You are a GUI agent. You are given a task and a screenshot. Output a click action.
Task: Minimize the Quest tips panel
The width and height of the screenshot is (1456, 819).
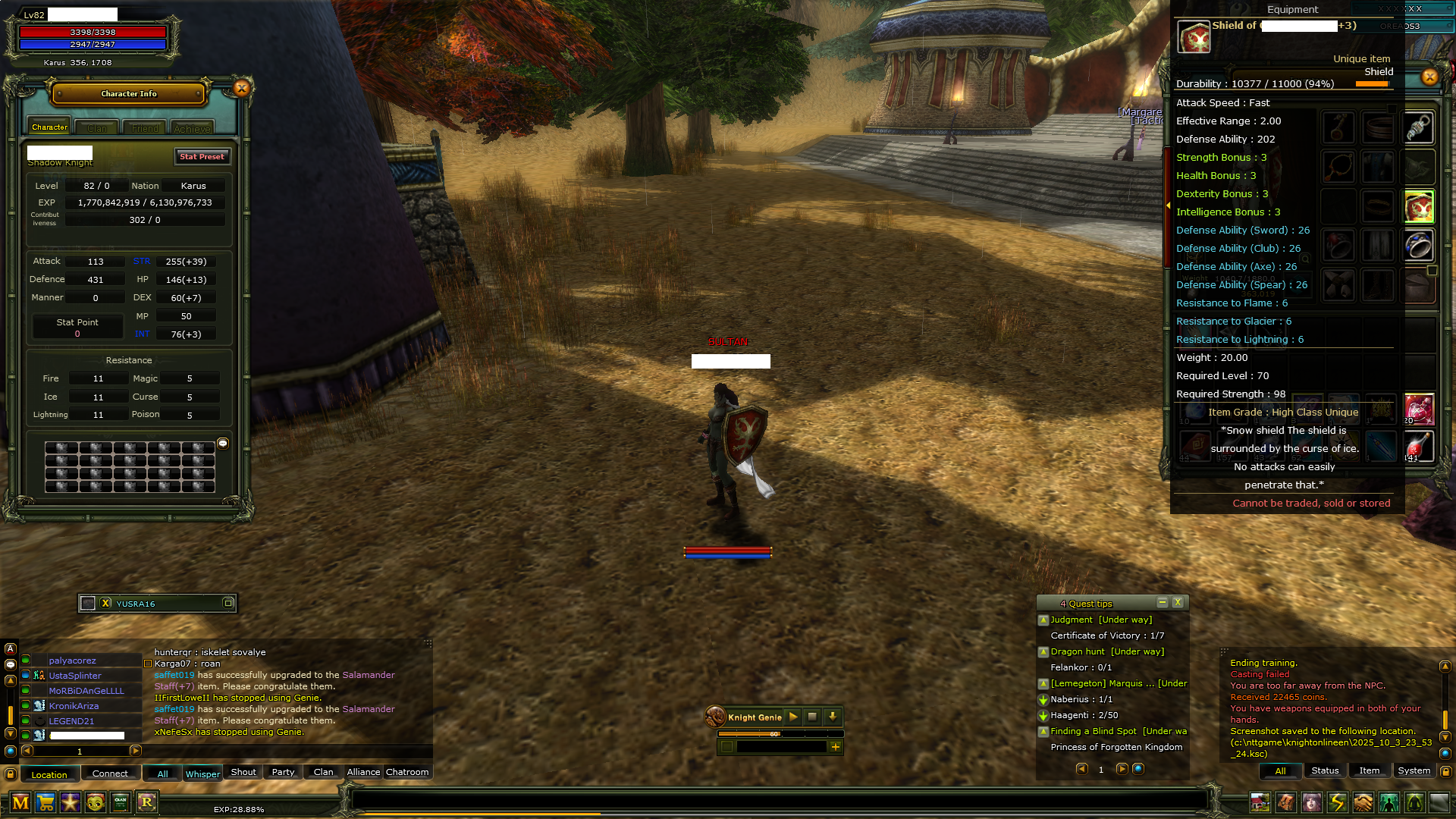pyautogui.click(x=1162, y=602)
